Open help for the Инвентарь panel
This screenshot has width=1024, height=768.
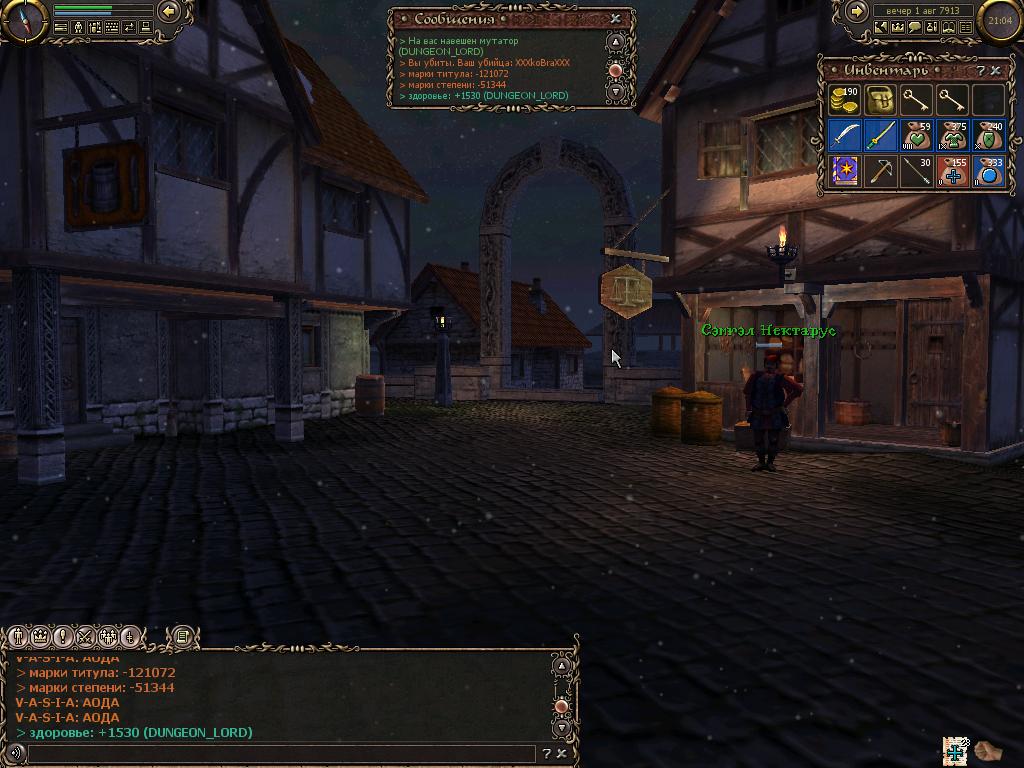tap(981, 71)
